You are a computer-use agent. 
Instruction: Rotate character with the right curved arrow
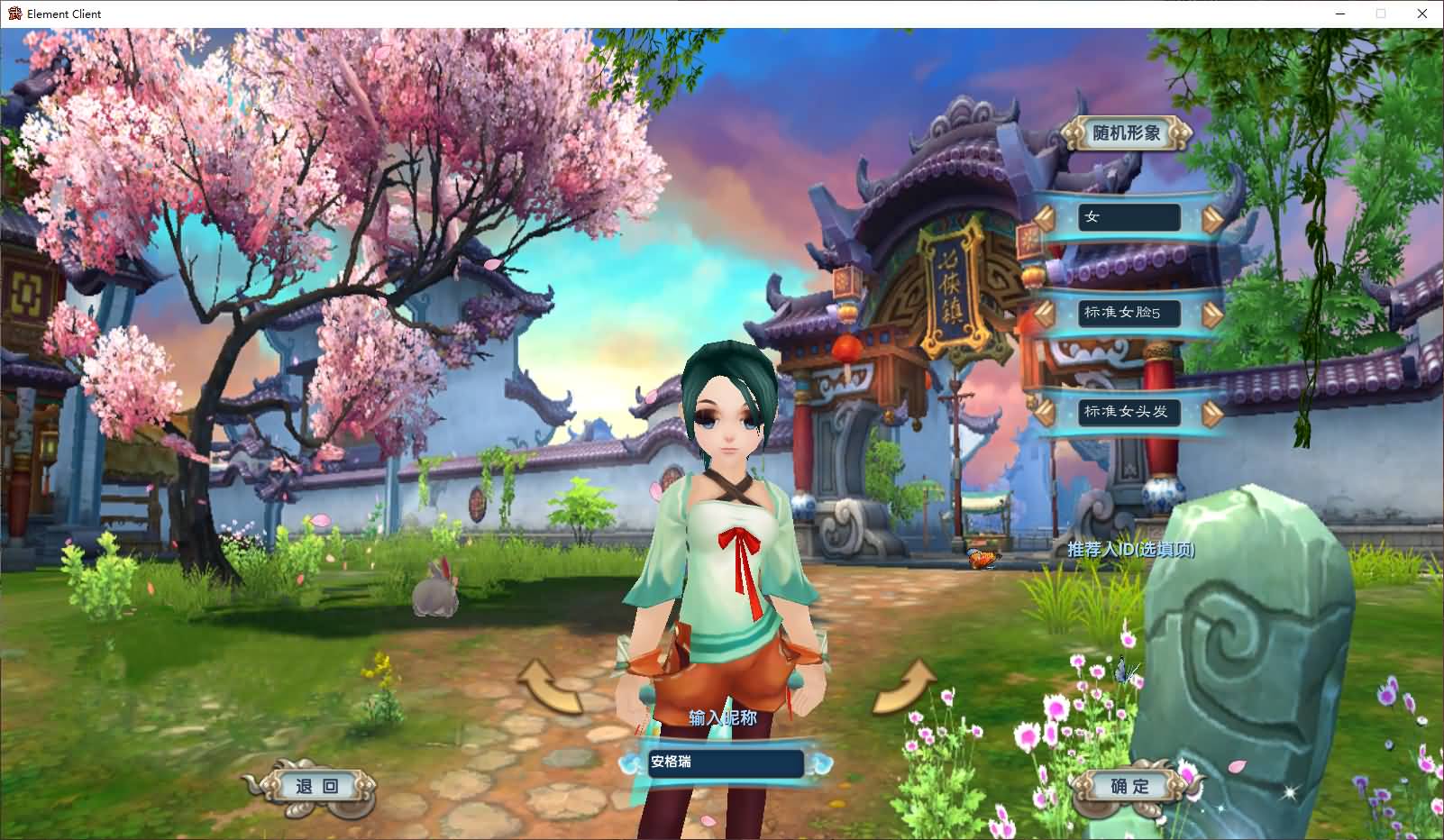(905, 687)
